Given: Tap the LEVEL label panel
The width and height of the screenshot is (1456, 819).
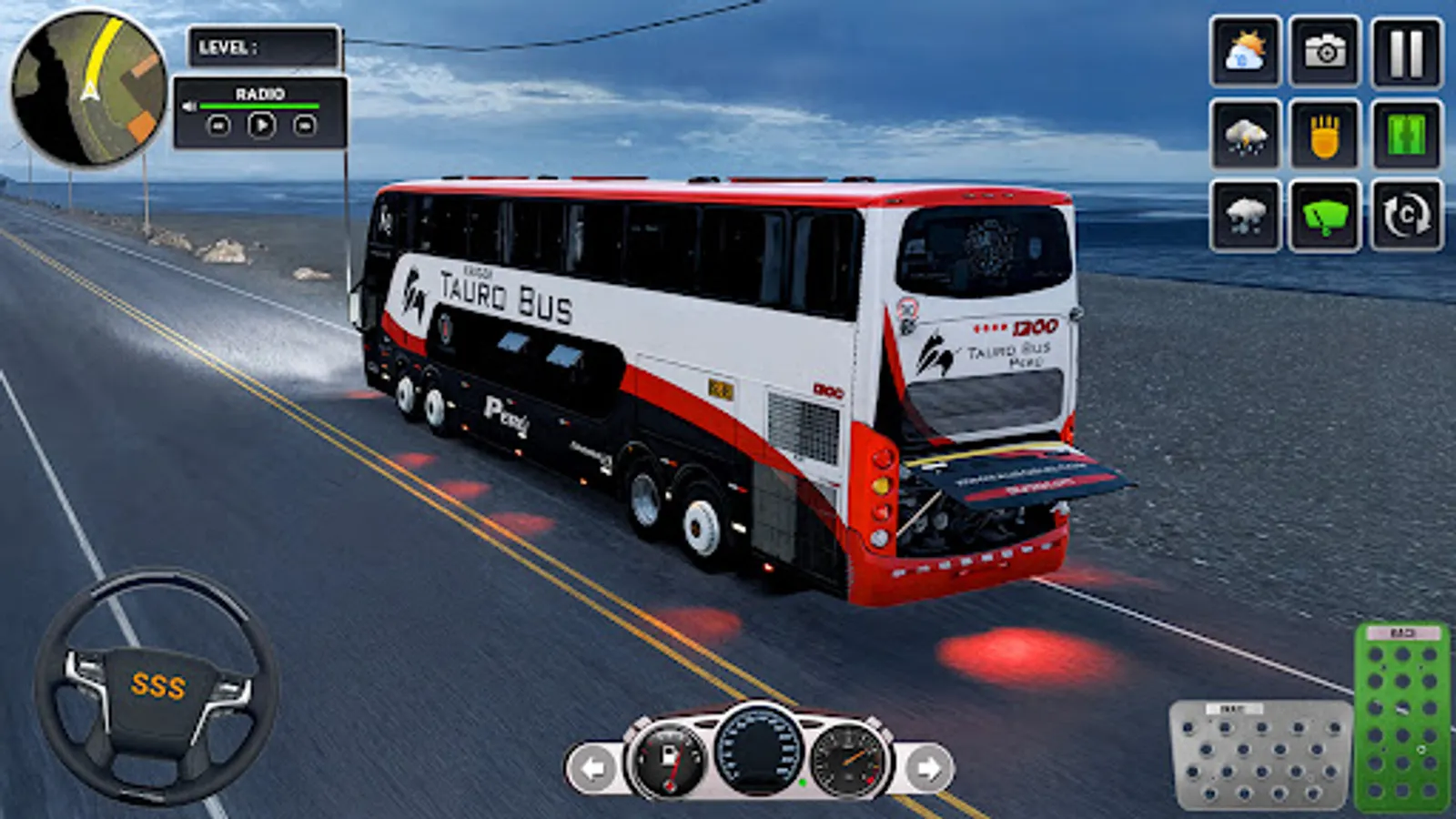Looking at the screenshot, I should 264,45.
